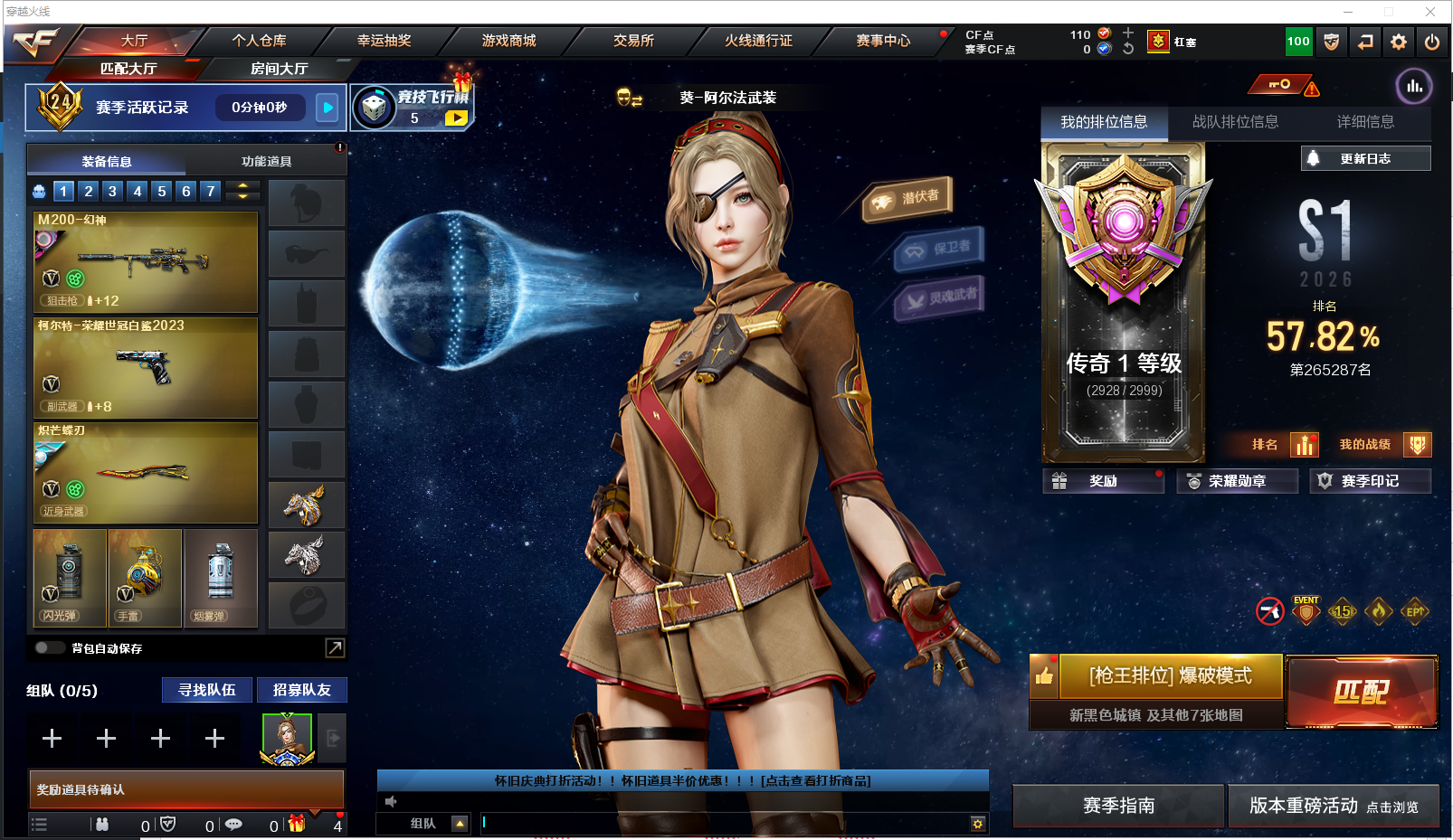Open 更新日志 update log

[x=1365, y=158]
